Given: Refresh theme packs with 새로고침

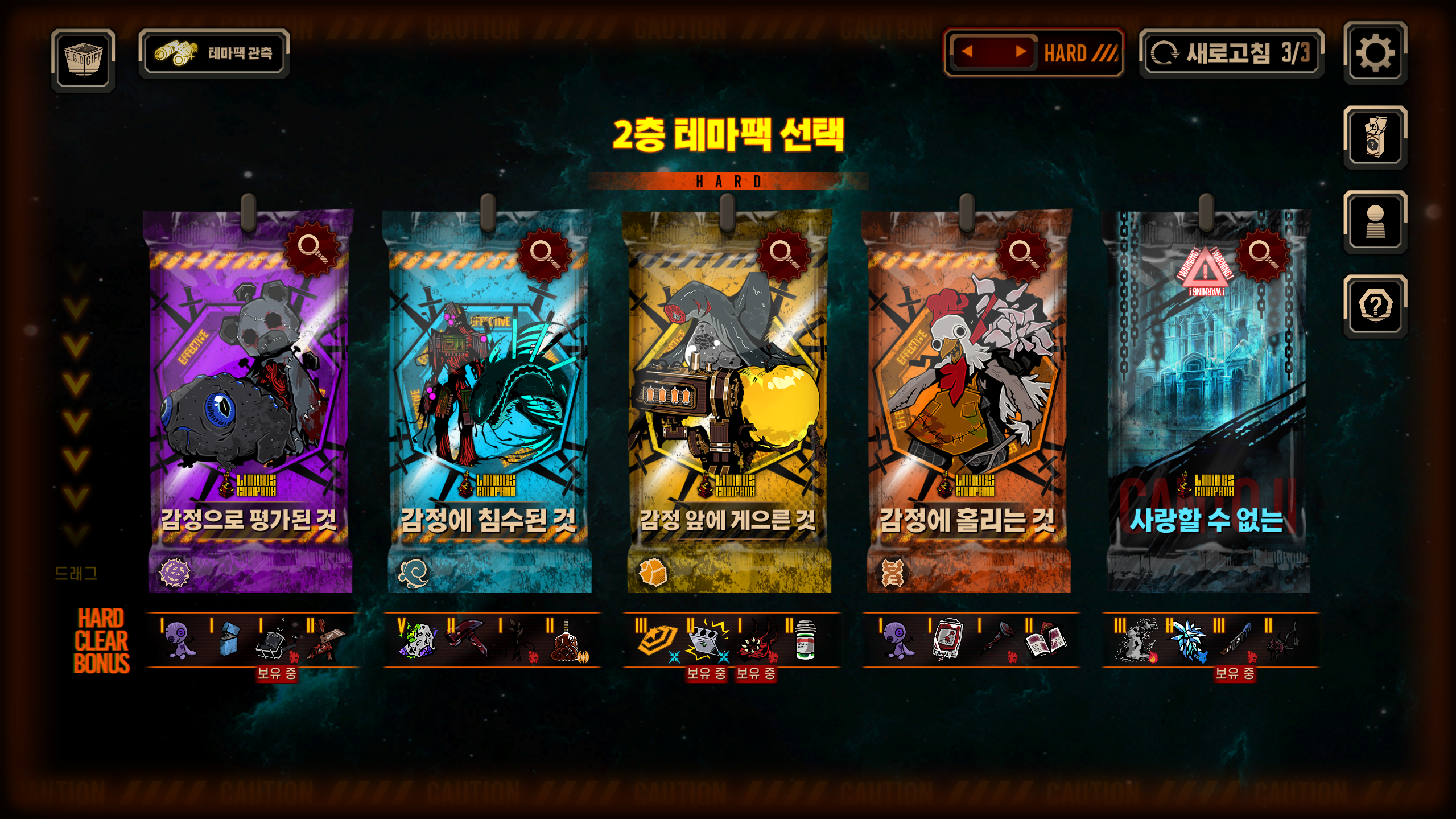Looking at the screenshot, I should tap(1231, 53).
